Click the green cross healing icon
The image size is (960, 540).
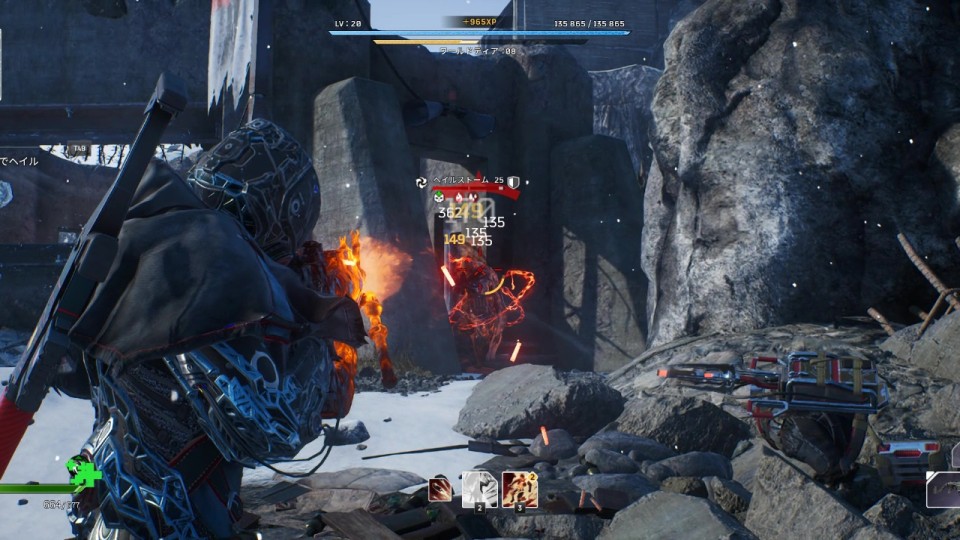pos(85,472)
